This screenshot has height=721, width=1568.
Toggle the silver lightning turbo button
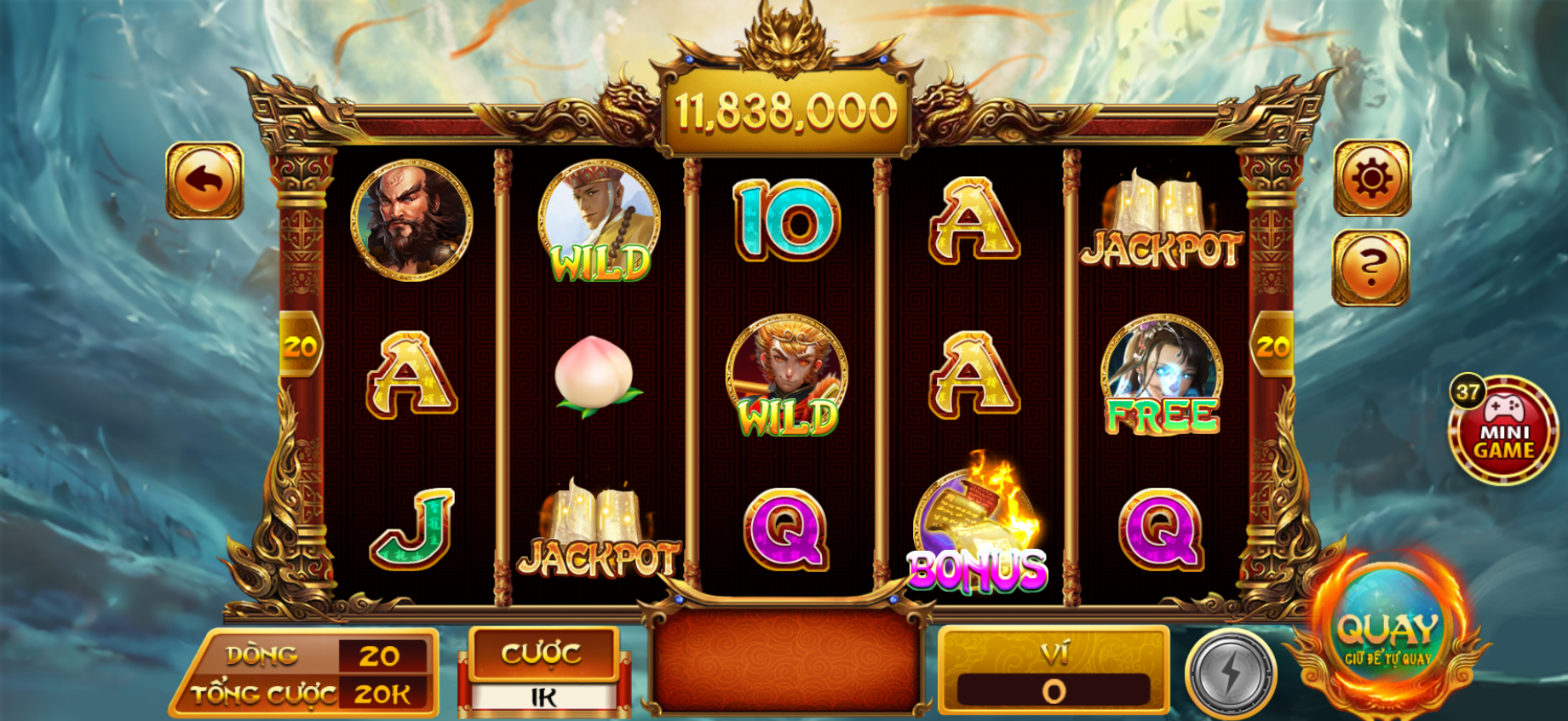(1231, 674)
